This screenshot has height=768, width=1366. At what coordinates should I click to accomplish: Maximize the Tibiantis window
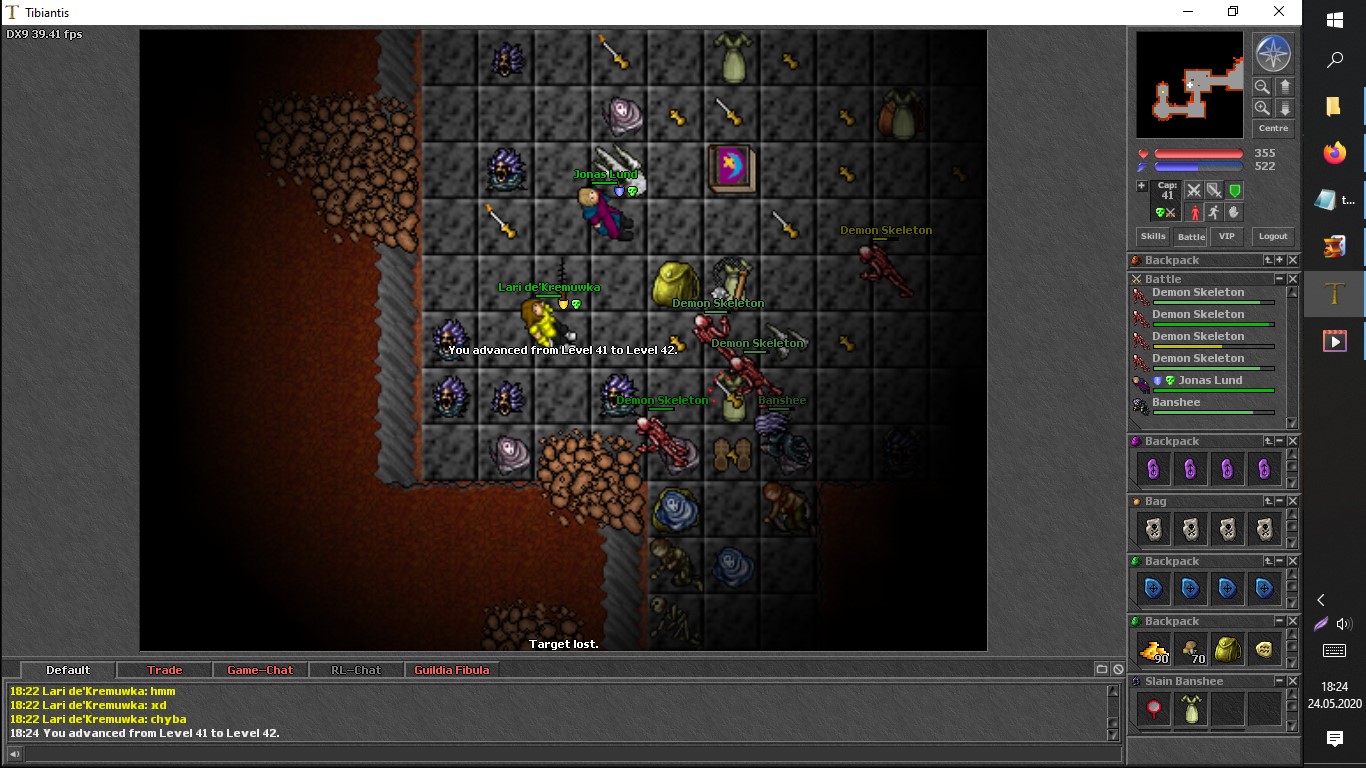pos(1233,12)
